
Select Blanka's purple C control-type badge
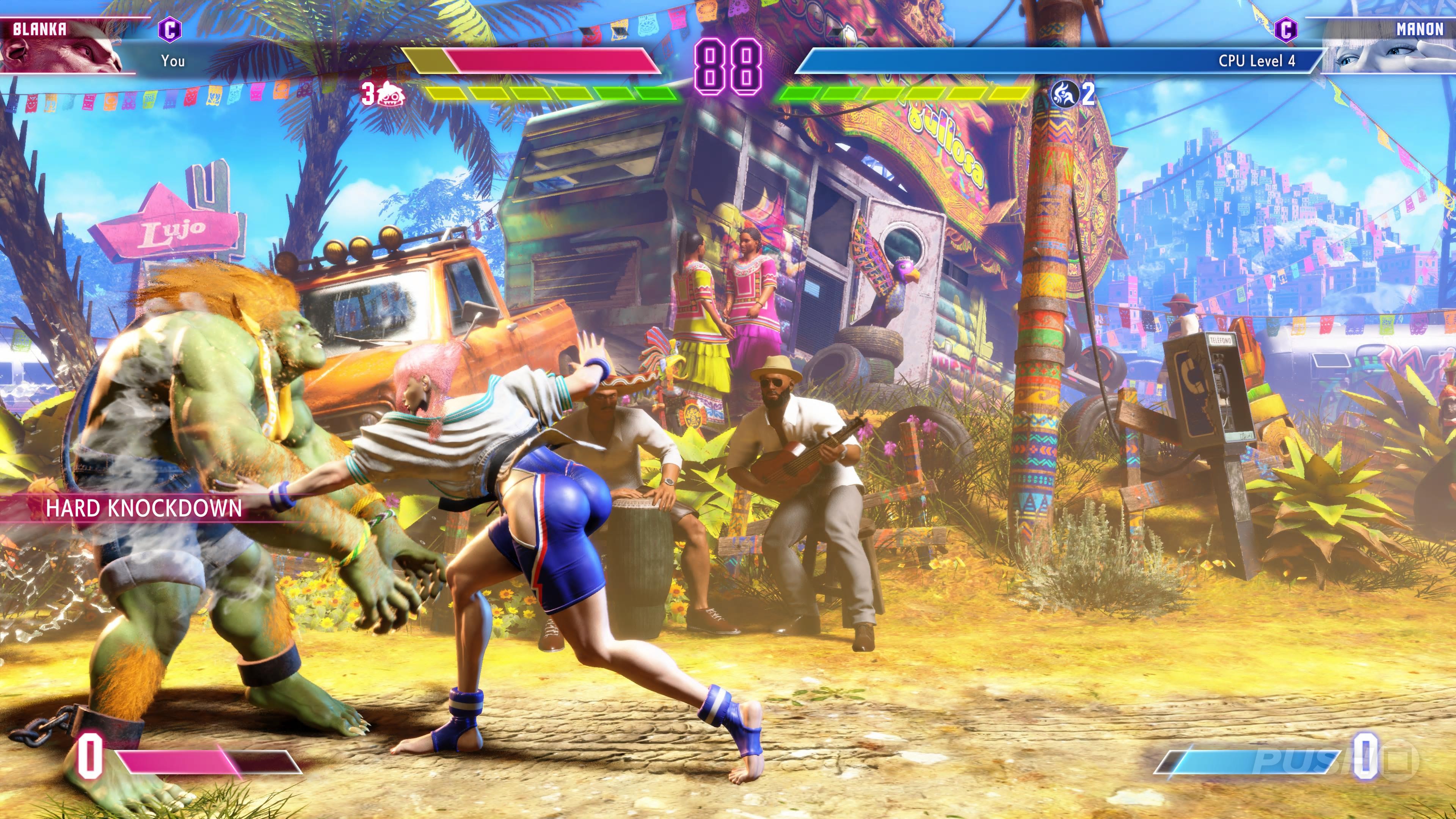[x=169, y=30]
